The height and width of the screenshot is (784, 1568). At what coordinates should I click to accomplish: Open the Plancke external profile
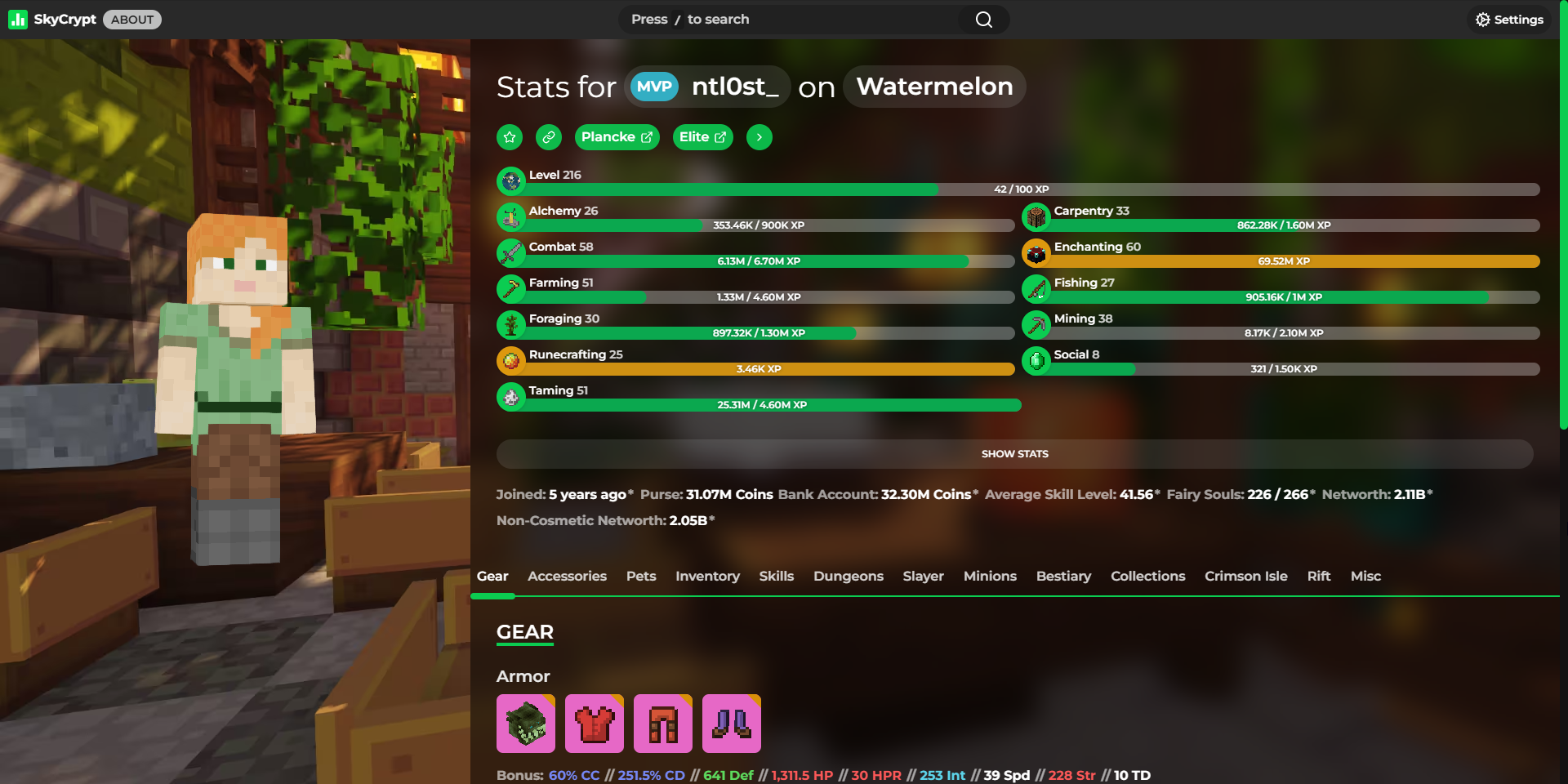(617, 136)
